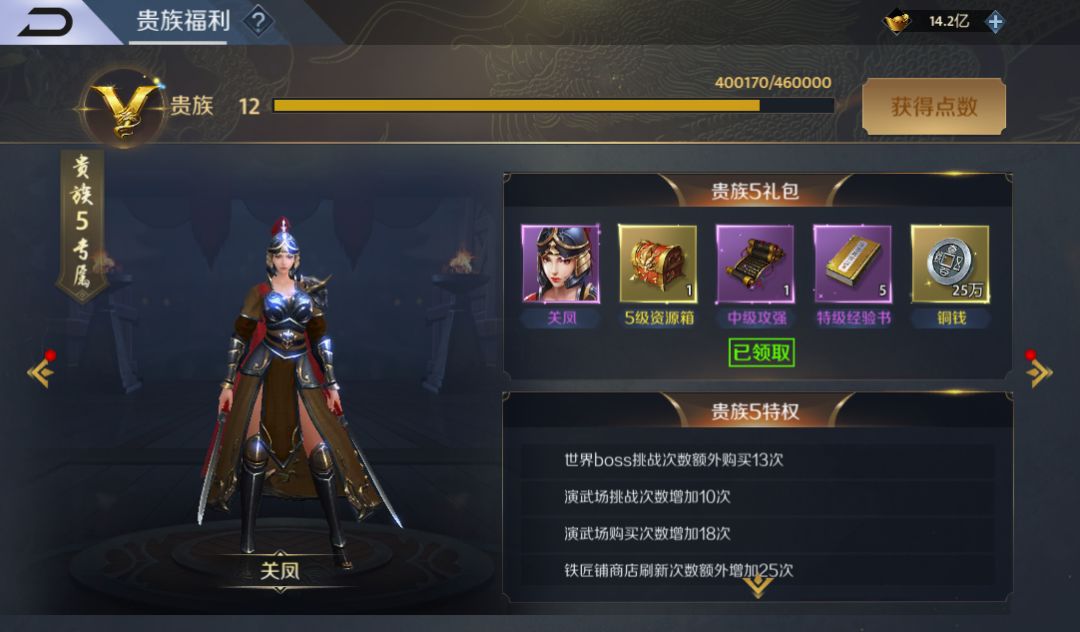Add more gold with the plus button
The width and height of the screenshot is (1080, 632).
pos(995,21)
